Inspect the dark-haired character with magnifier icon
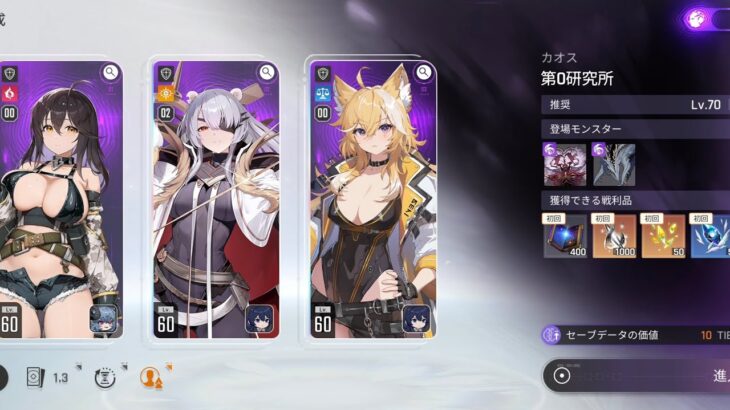Screen dimensions: 730x410 coord(110,72)
